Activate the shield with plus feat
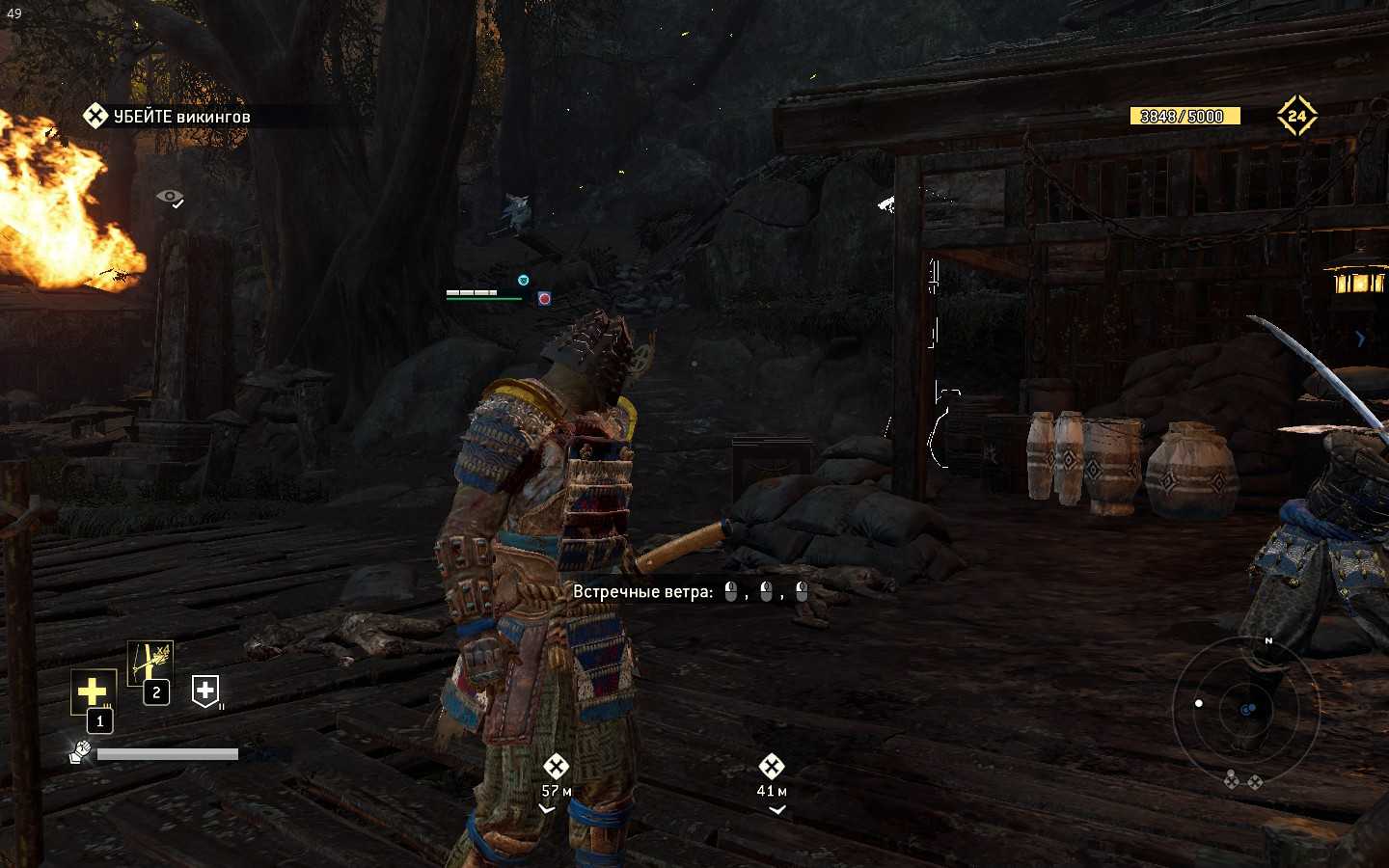Image resolution: width=1389 pixels, height=868 pixels. [205, 691]
